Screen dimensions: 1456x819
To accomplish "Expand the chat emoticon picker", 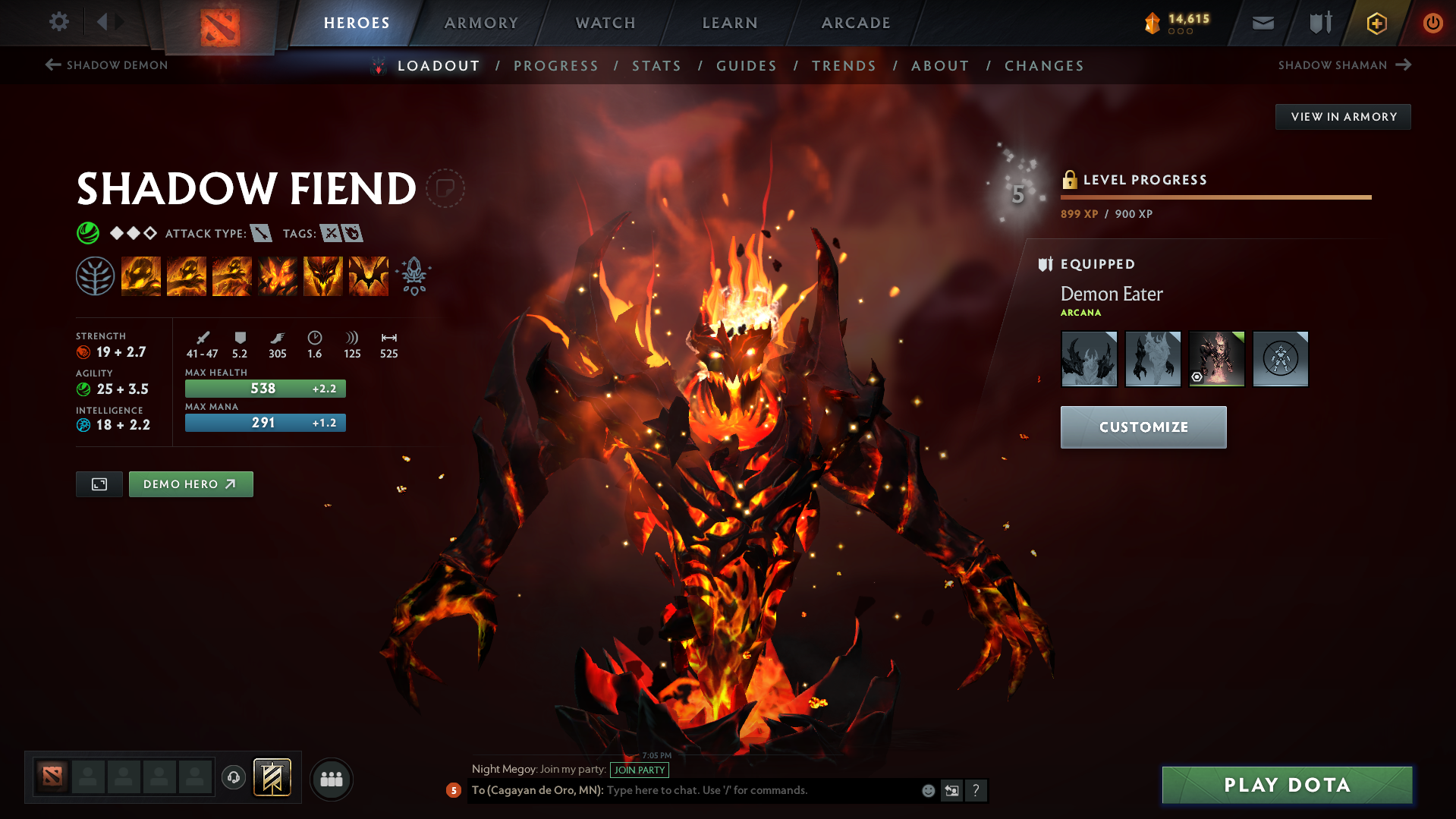I will point(927,790).
